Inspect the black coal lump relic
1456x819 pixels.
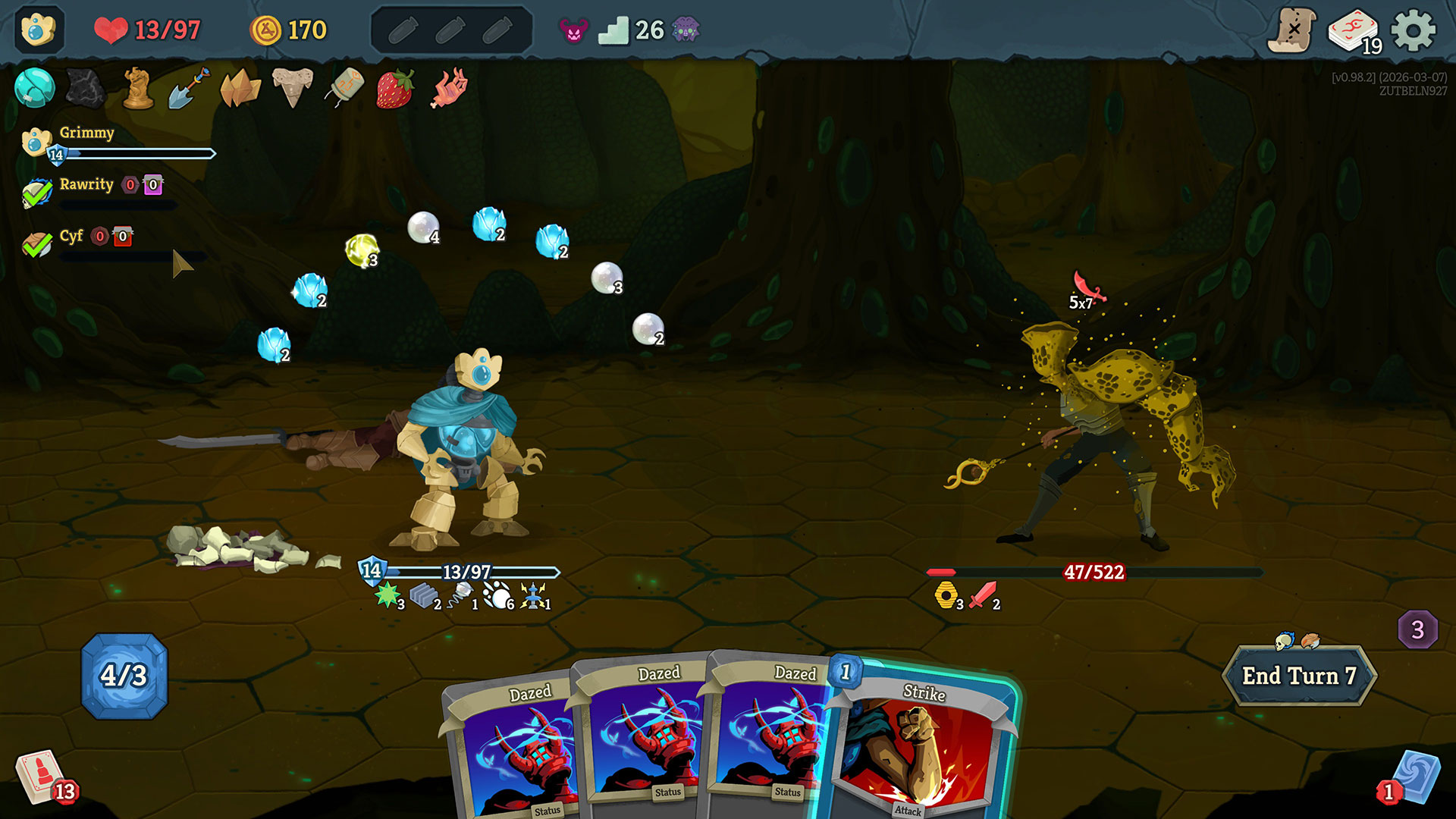(86, 88)
